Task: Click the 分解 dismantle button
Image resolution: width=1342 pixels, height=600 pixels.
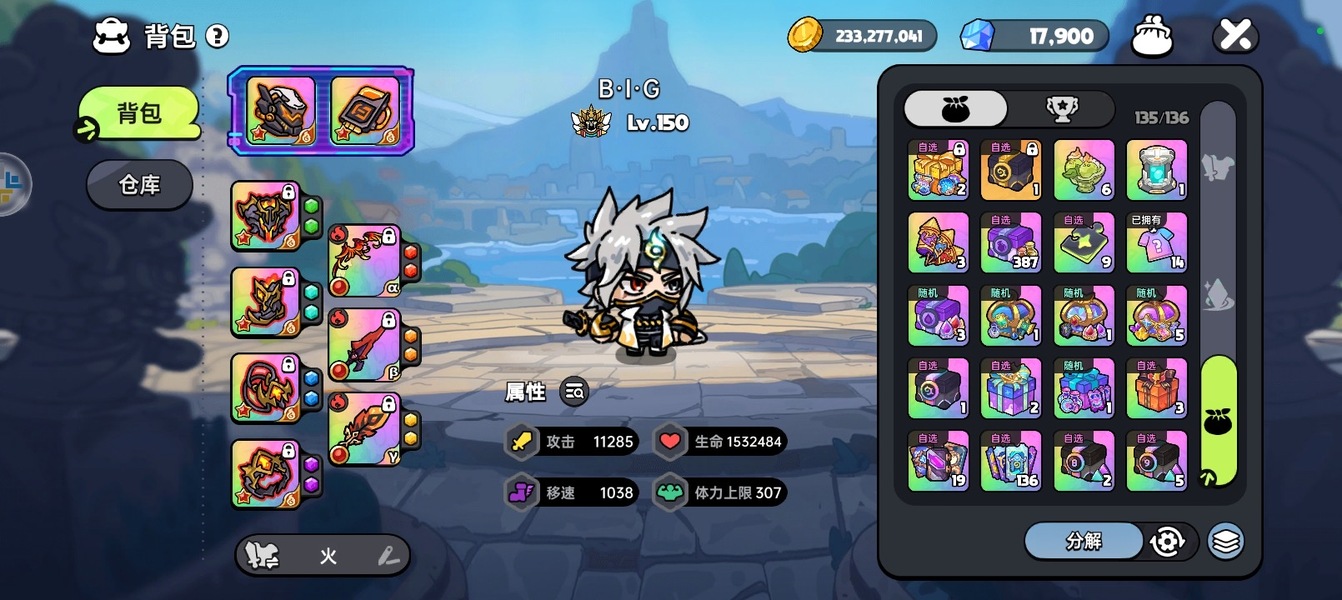Action: click(1084, 541)
